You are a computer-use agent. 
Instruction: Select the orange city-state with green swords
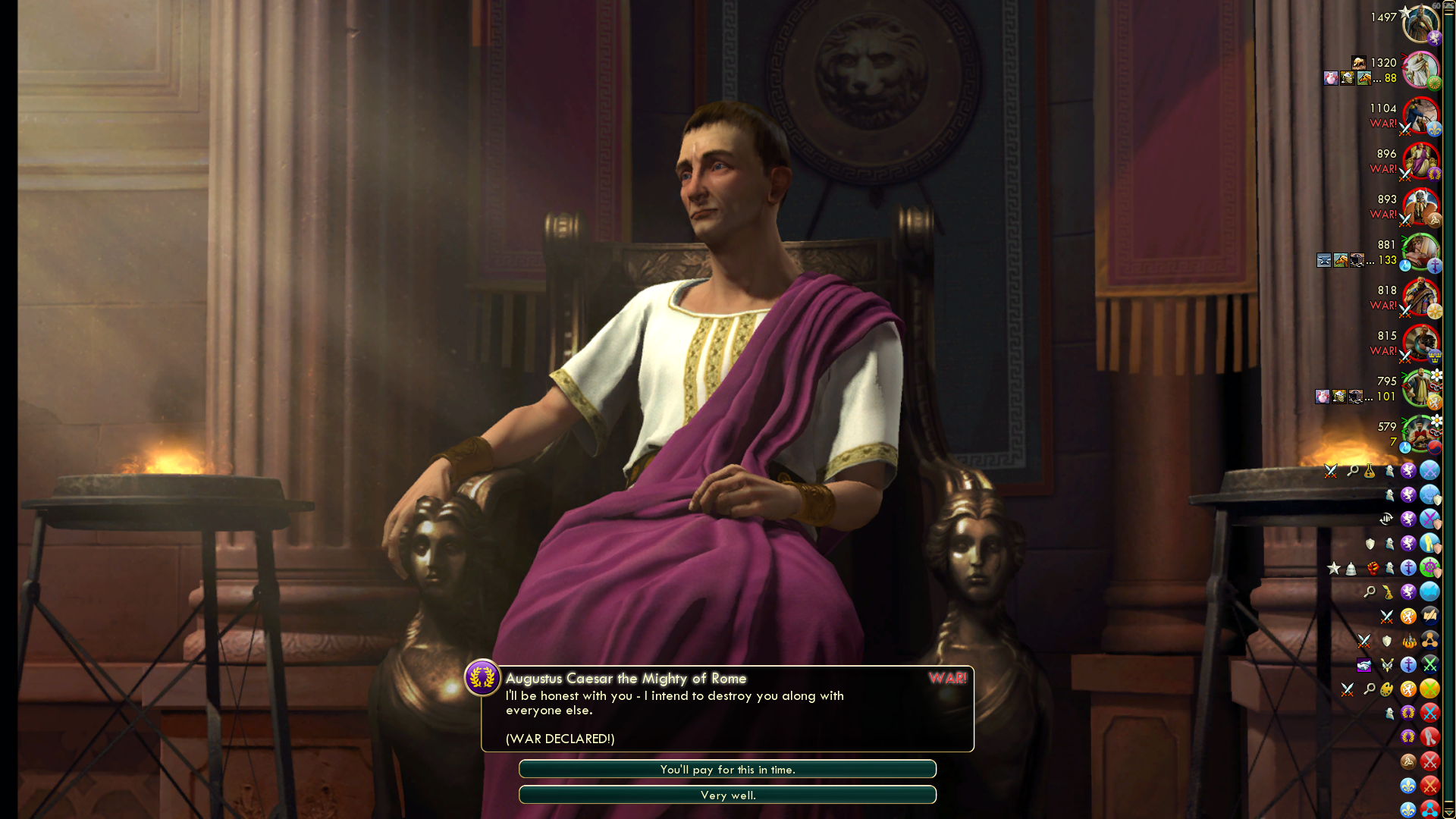1429,689
